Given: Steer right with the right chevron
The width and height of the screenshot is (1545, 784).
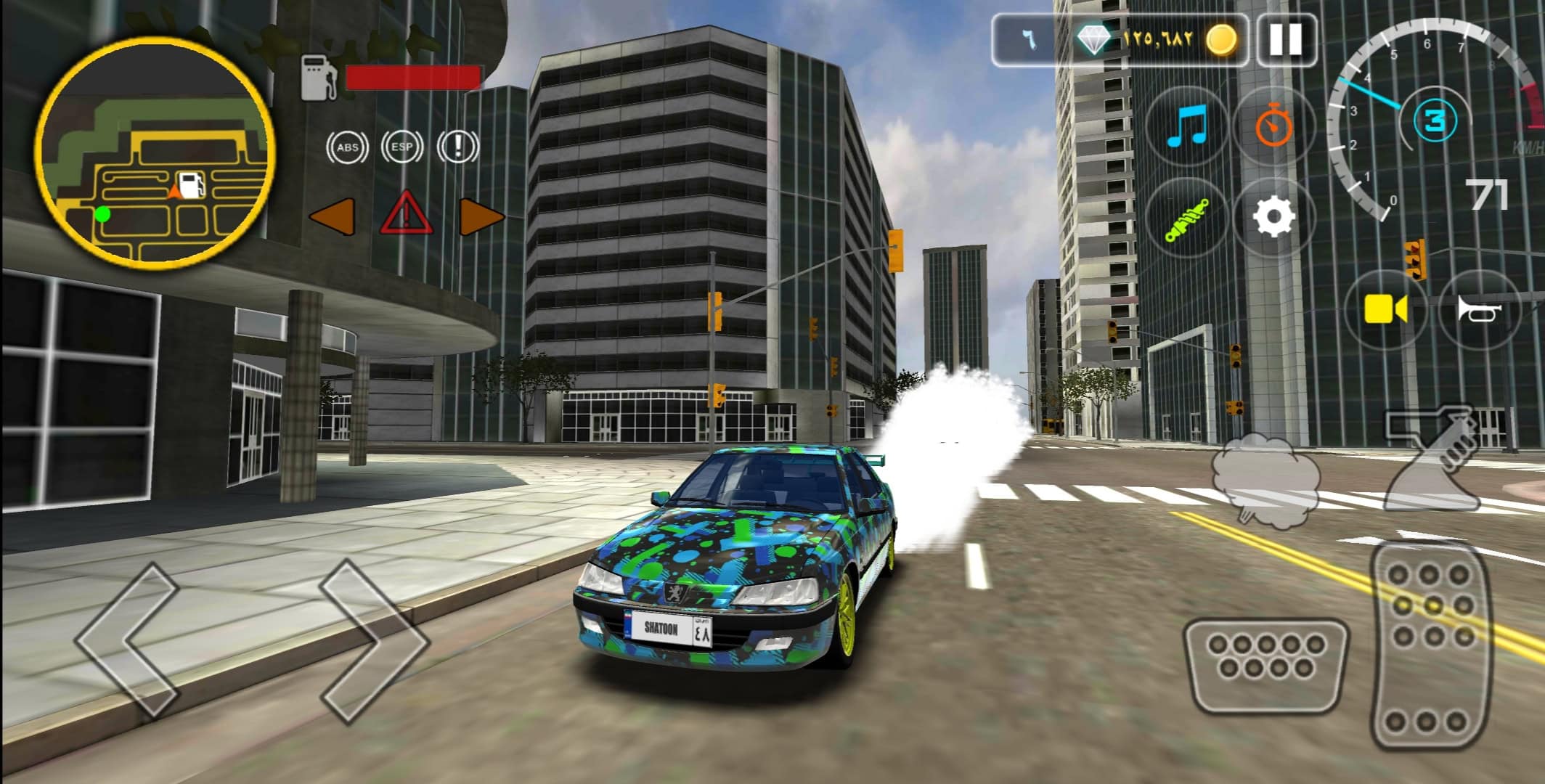Looking at the screenshot, I should pyautogui.click(x=374, y=641).
